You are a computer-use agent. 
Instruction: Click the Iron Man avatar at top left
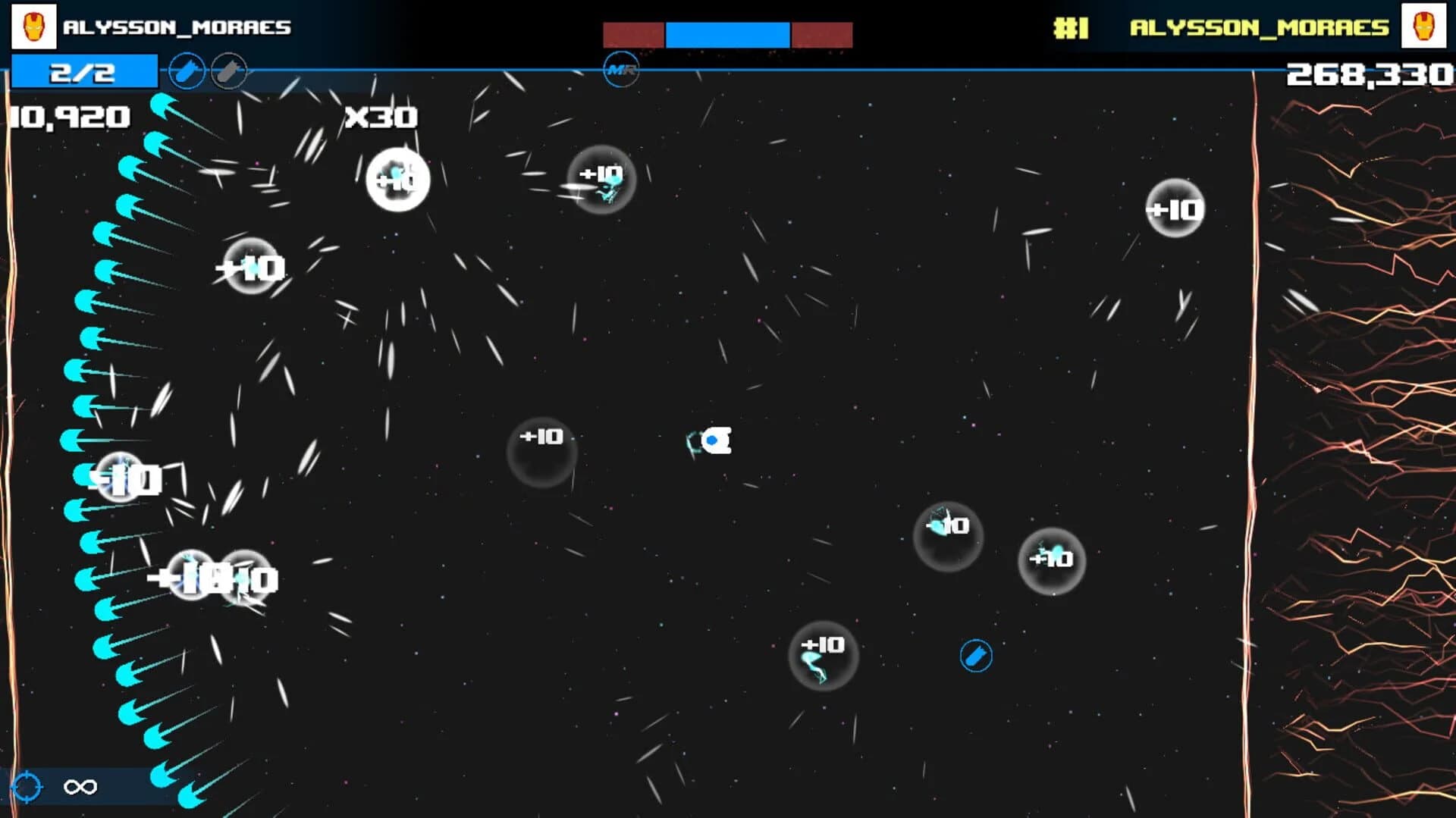[32, 27]
